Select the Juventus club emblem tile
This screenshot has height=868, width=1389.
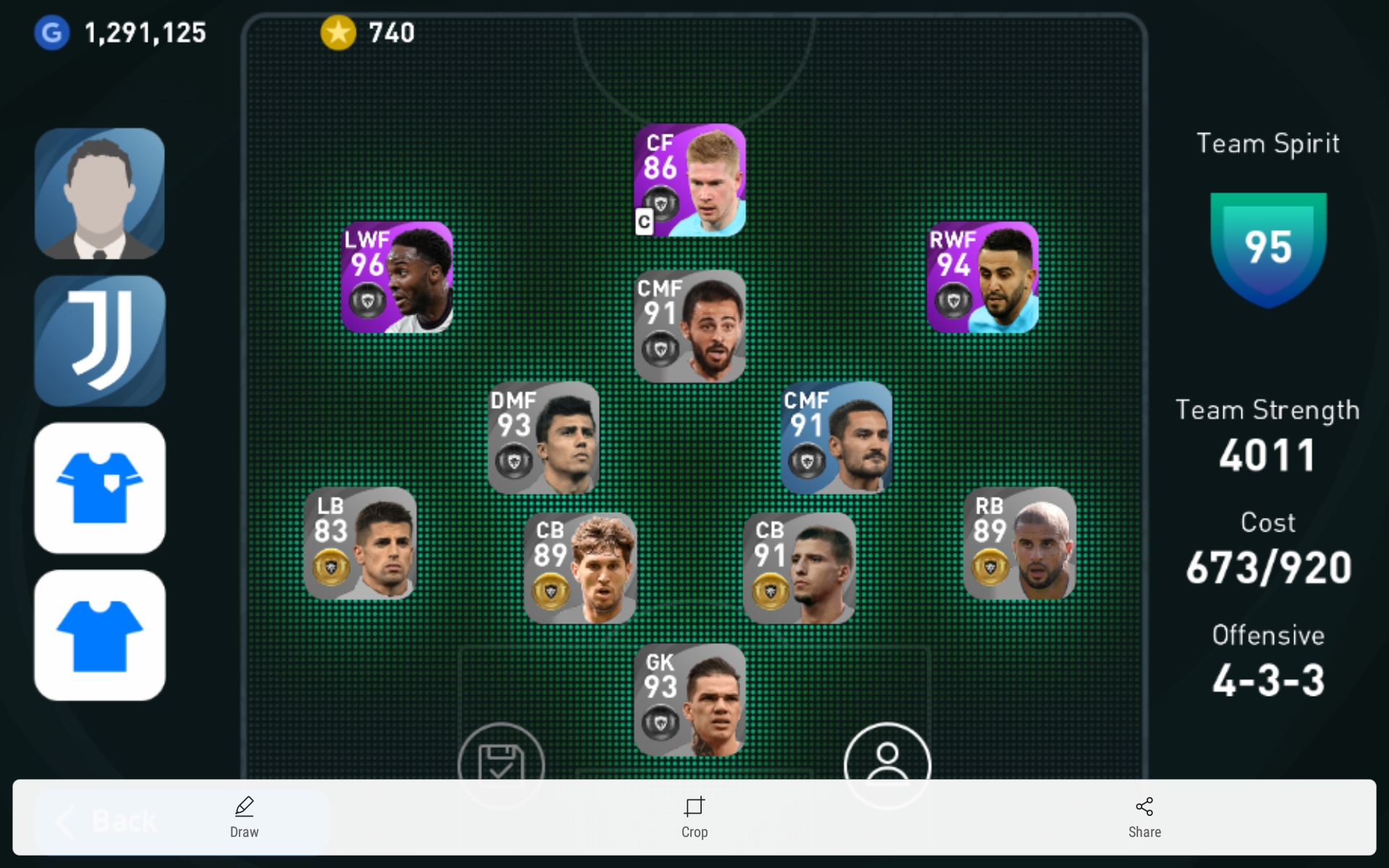coord(100,341)
